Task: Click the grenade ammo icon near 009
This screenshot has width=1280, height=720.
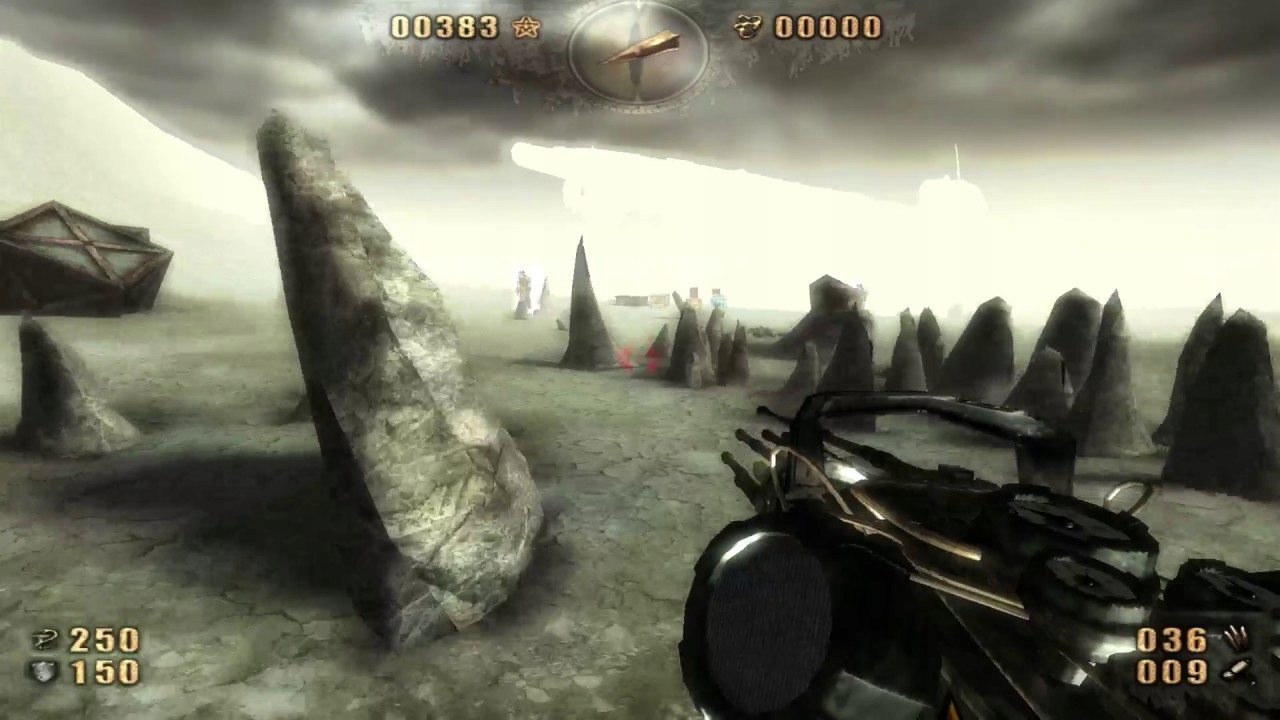Action: click(x=1238, y=670)
